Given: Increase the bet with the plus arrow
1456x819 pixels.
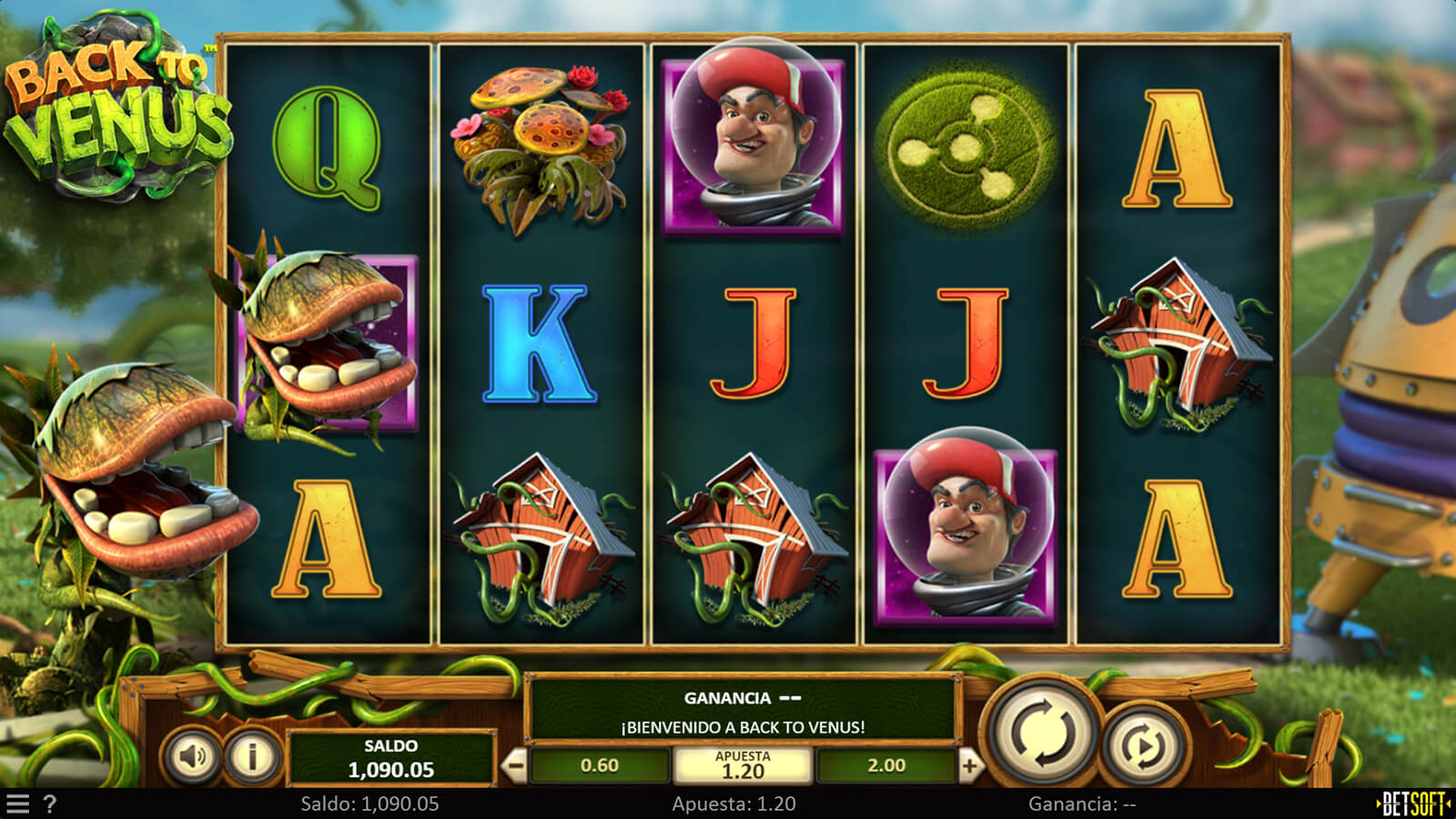Looking at the screenshot, I should point(969,765).
